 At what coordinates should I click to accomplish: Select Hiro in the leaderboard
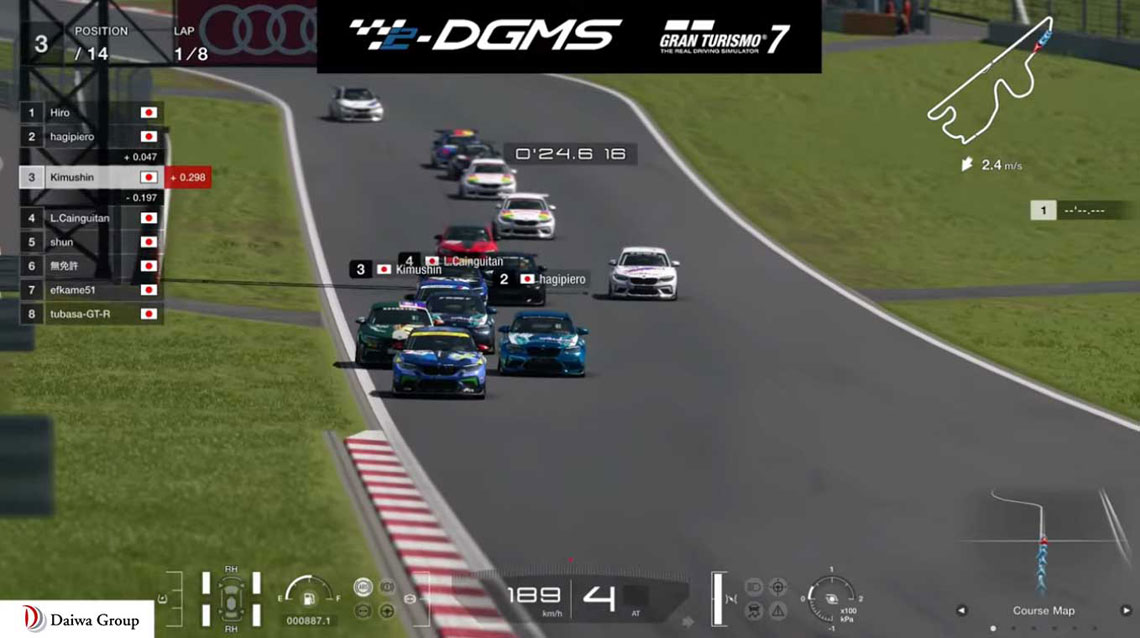[x=90, y=113]
